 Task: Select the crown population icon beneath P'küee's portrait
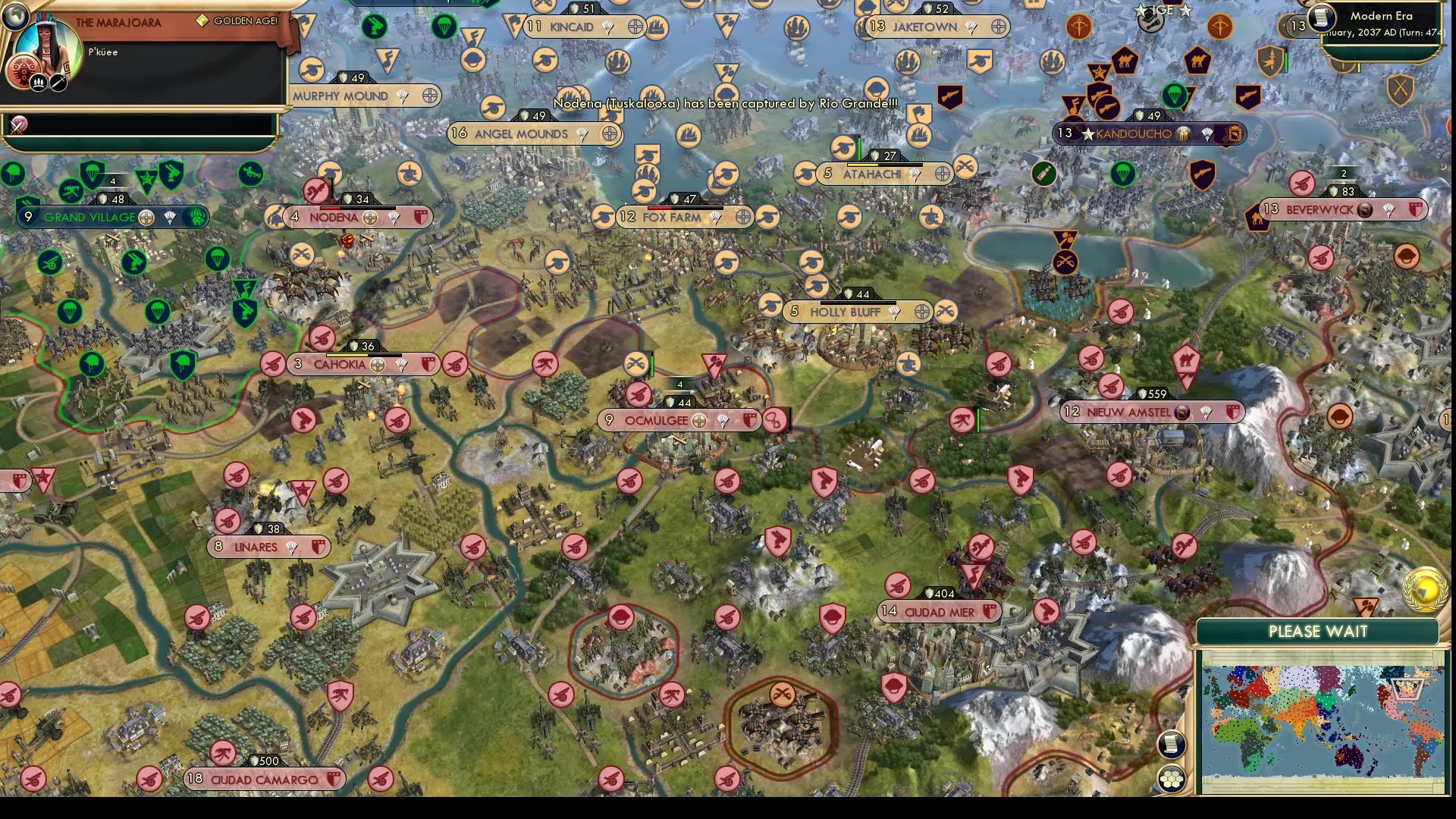click(x=39, y=83)
